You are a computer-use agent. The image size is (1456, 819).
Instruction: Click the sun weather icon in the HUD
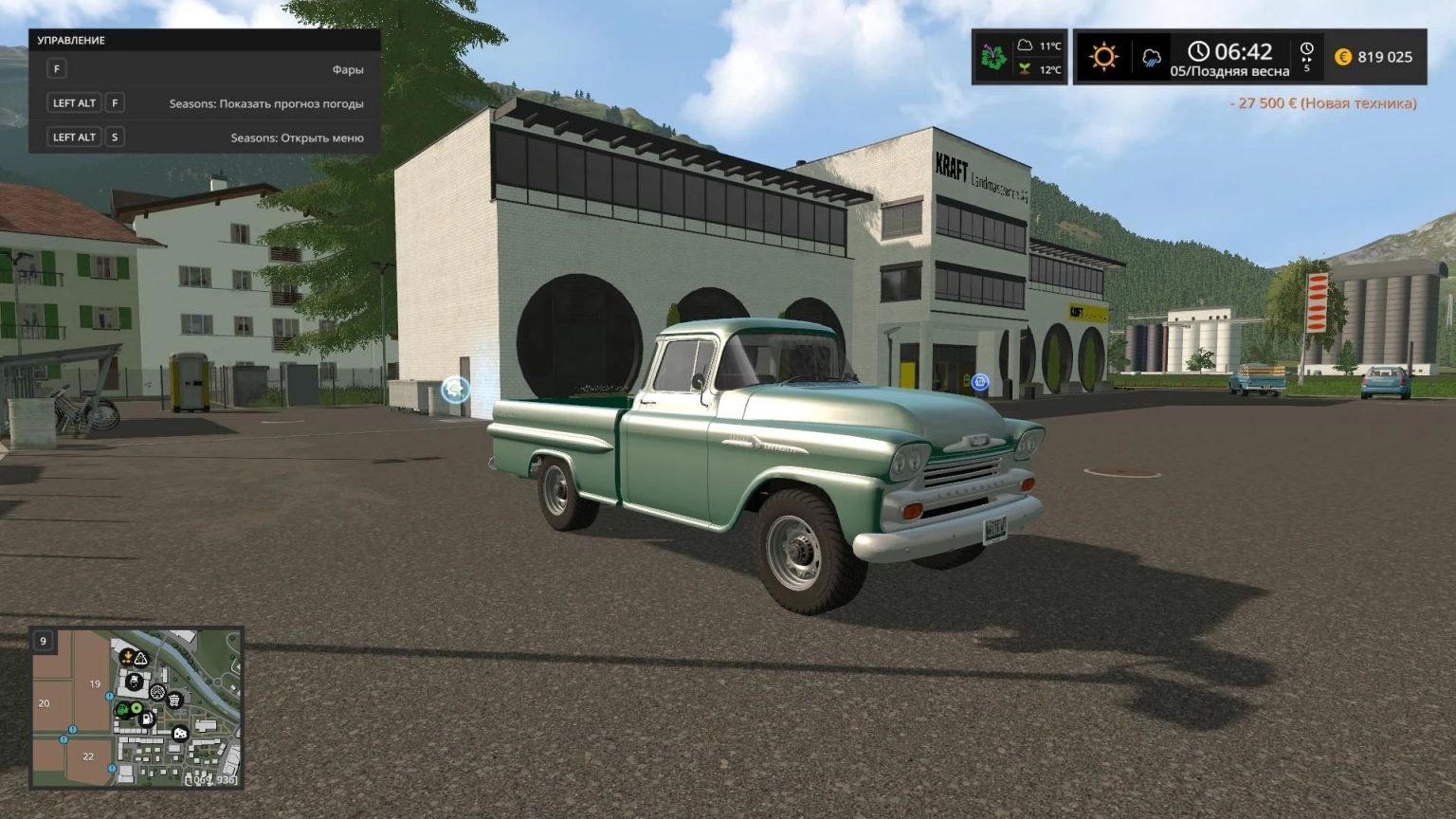coord(1102,57)
